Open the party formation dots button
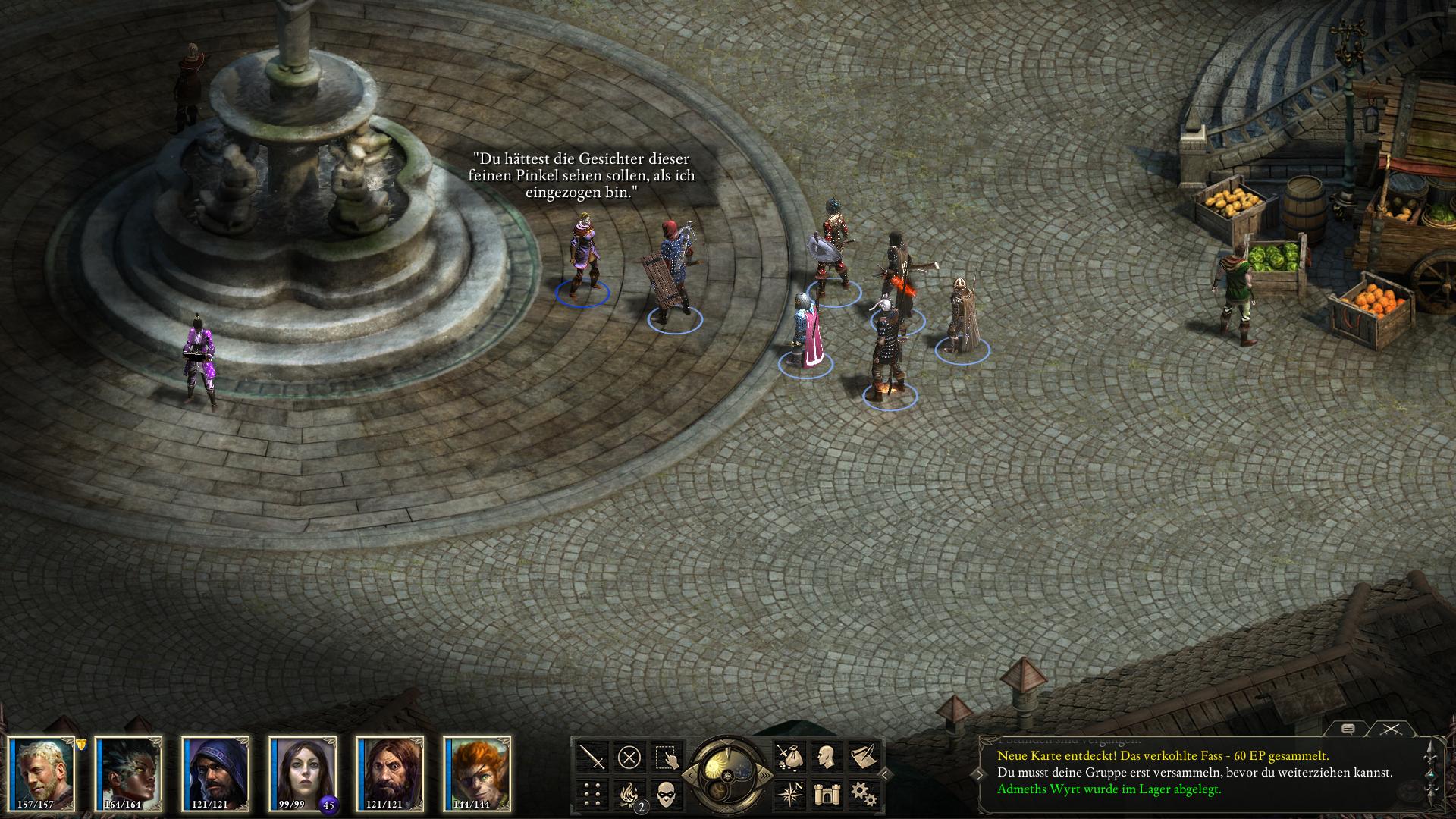Image resolution: width=1456 pixels, height=819 pixels. [592, 793]
